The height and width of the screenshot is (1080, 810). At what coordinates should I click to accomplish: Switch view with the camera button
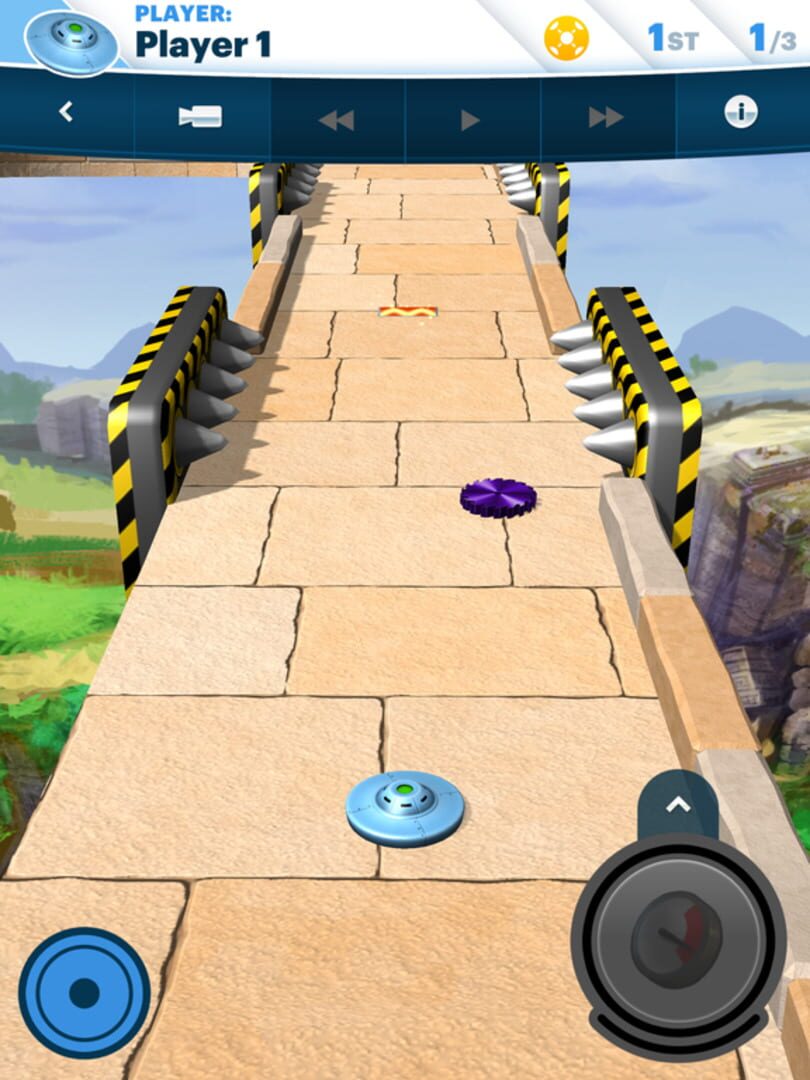point(200,116)
